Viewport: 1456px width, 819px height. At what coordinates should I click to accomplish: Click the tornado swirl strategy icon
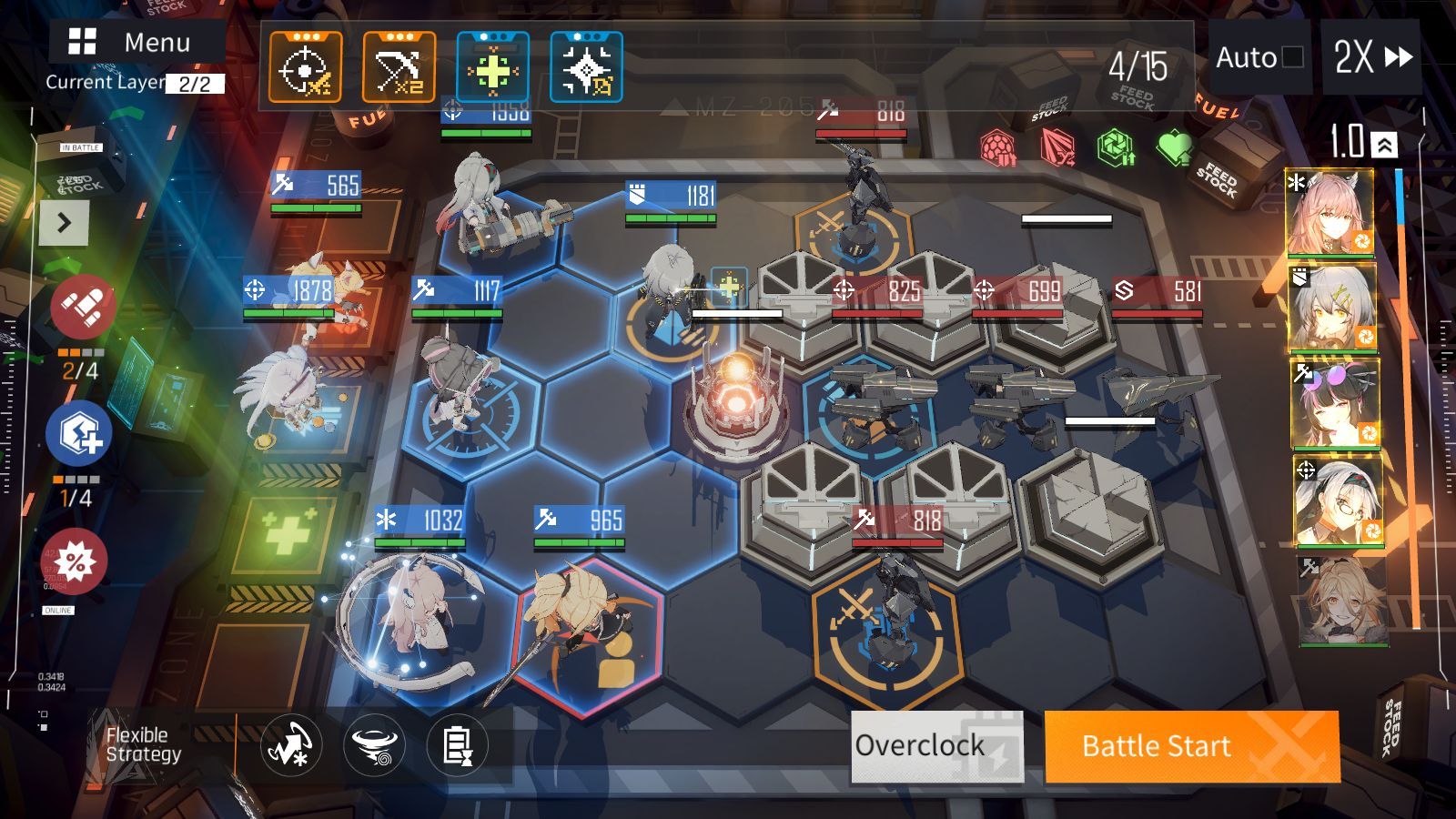[374, 746]
